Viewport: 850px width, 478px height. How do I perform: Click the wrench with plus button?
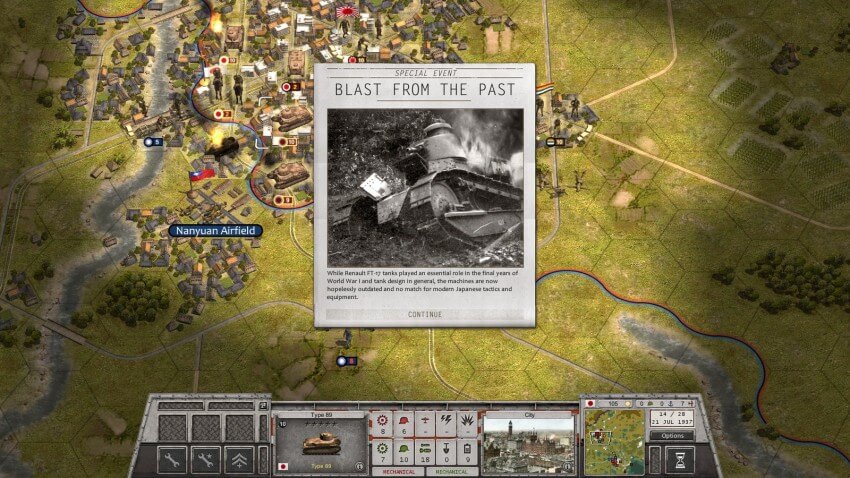(206, 459)
